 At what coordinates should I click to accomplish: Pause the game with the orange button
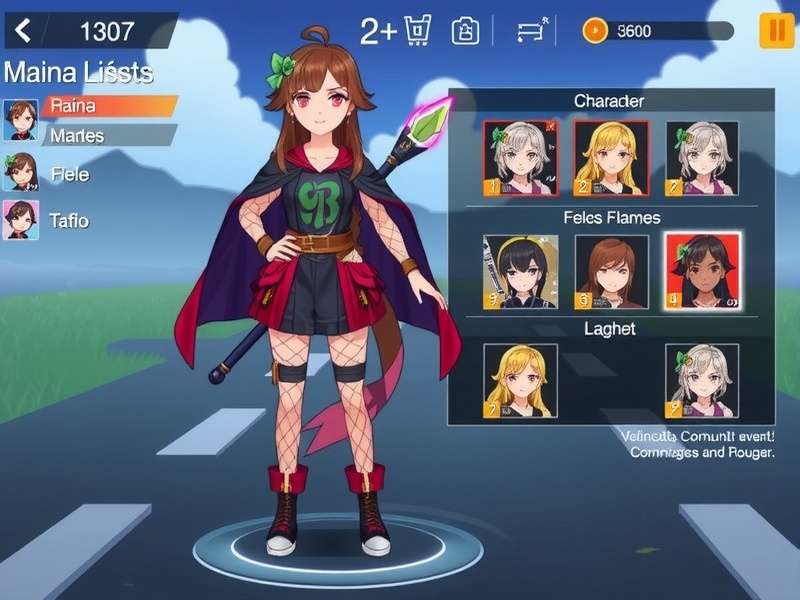click(x=776, y=31)
